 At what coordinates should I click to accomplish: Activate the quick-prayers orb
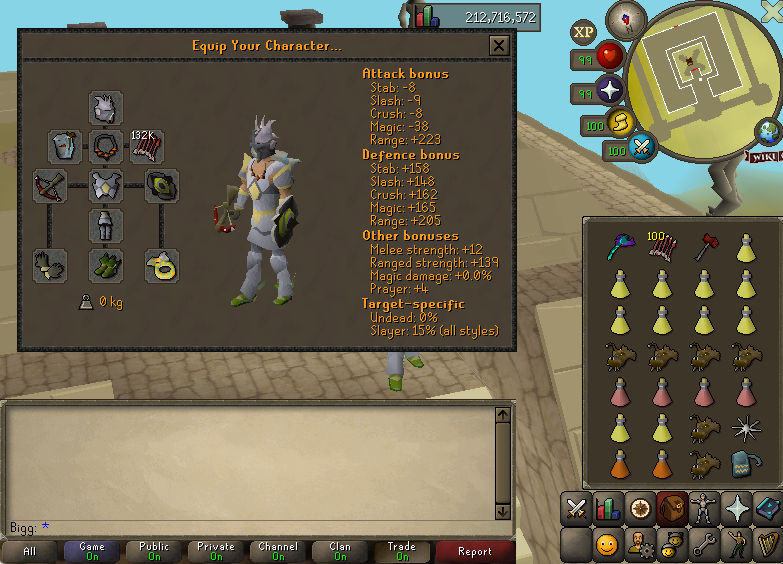(x=610, y=92)
